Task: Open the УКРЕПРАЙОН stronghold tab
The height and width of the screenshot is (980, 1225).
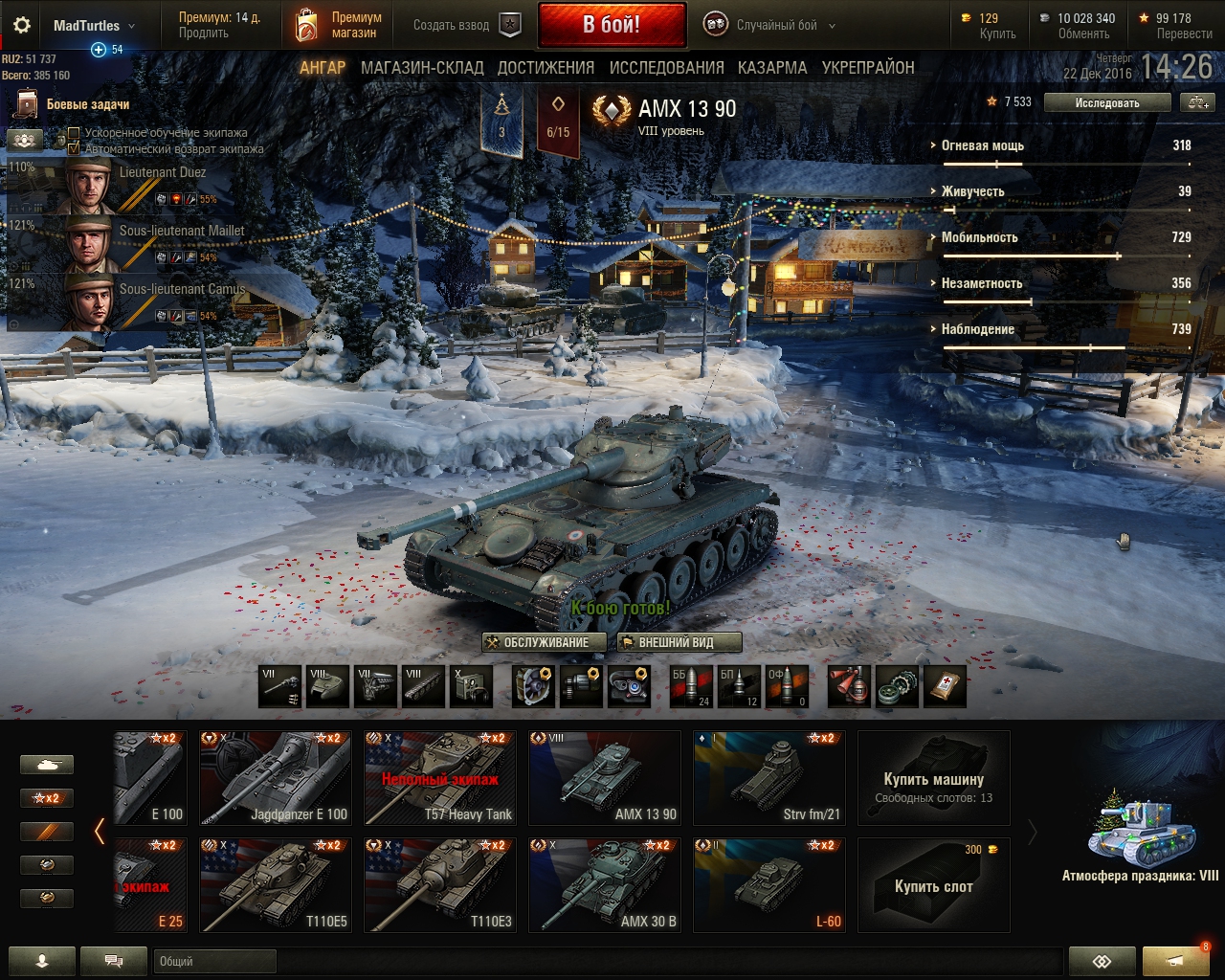Action: coord(868,68)
